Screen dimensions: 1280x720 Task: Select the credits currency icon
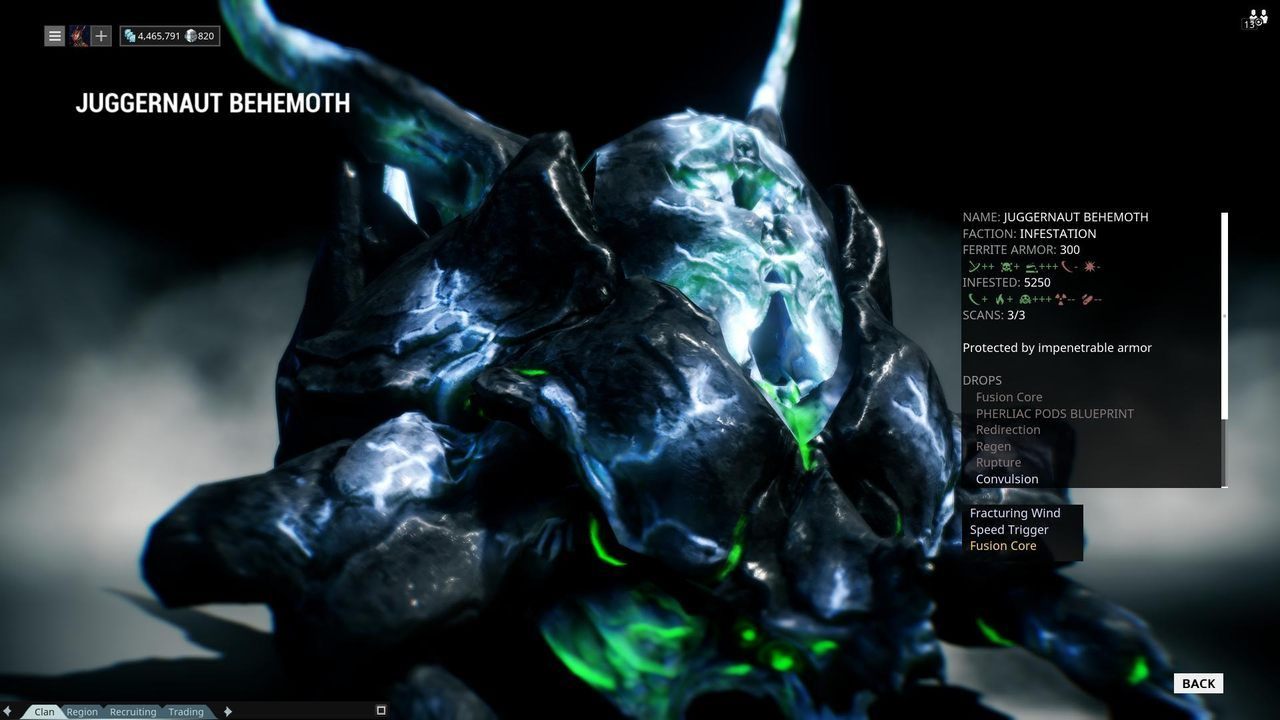130,35
